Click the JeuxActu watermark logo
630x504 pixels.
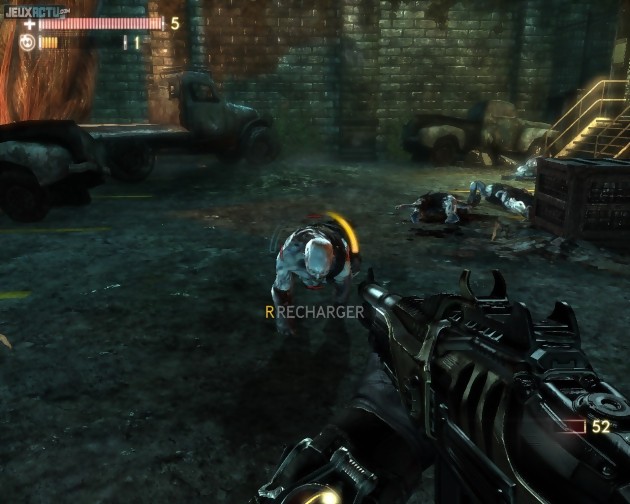coord(35,11)
